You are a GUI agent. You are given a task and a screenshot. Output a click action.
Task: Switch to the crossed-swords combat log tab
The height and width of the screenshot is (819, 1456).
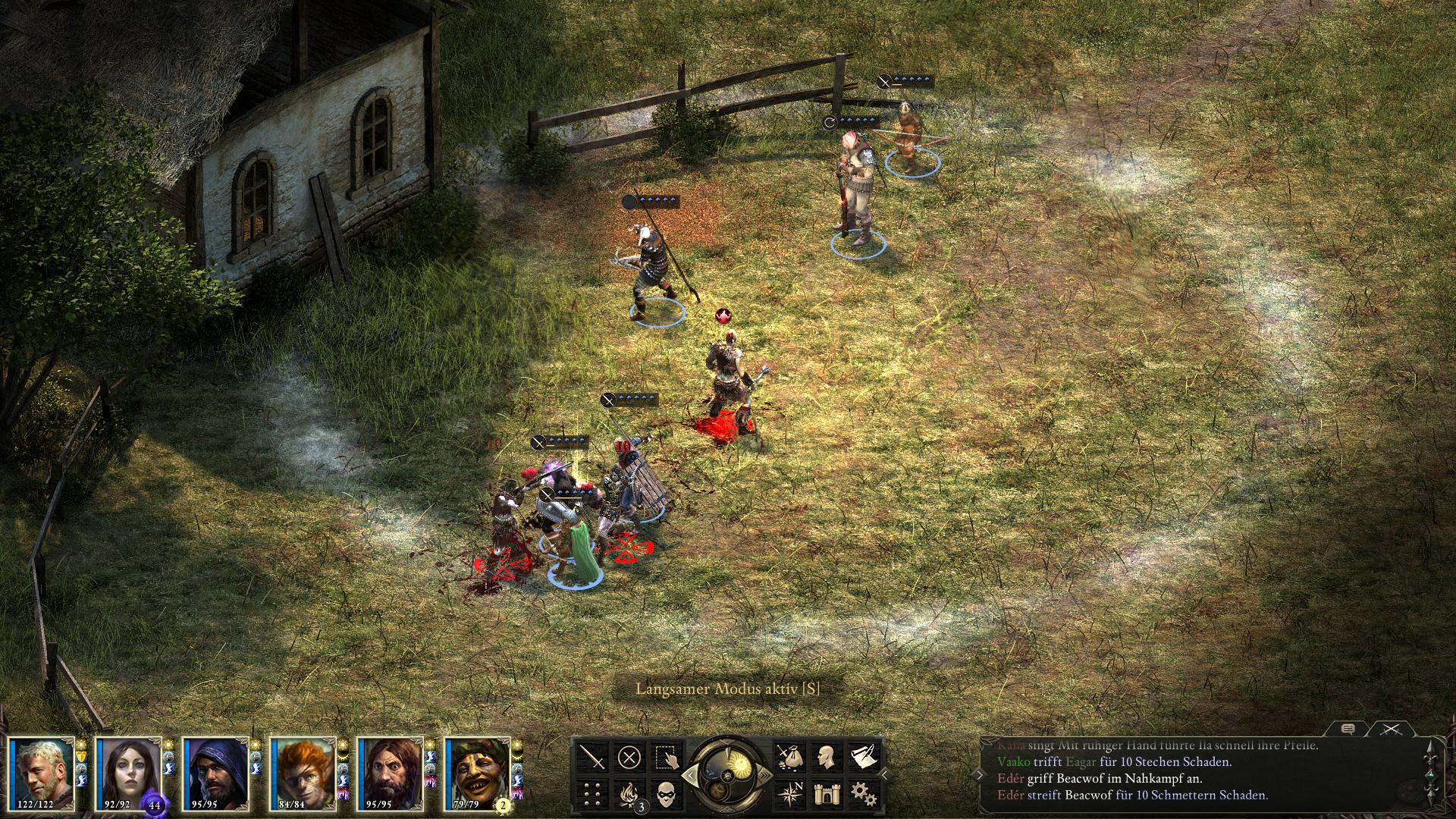[x=1389, y=729]
